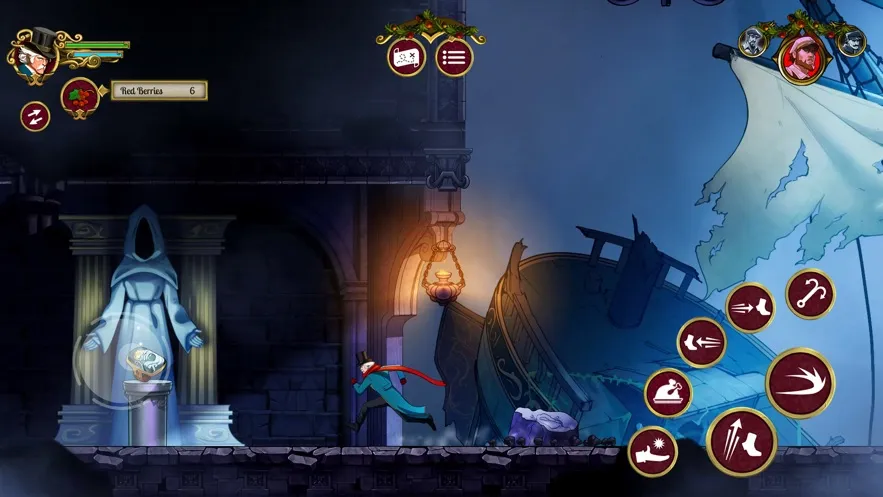Image resolution: width=883 pixels, height=497 pixels.
Task: Select the red-highlighted bearded crew portrait
Action: pos(802,59)
